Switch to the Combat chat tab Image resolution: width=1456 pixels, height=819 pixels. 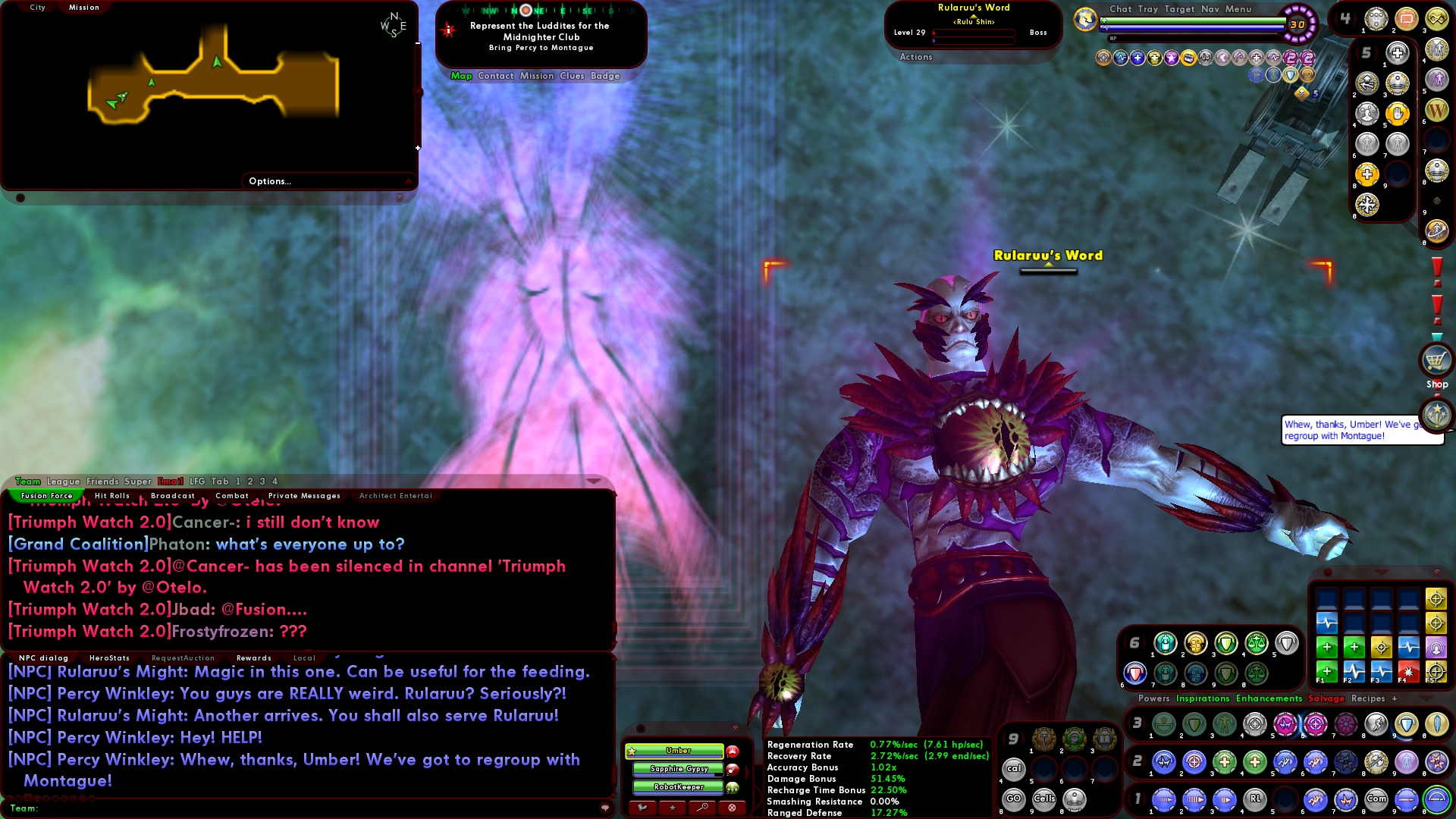pos(232,495)
